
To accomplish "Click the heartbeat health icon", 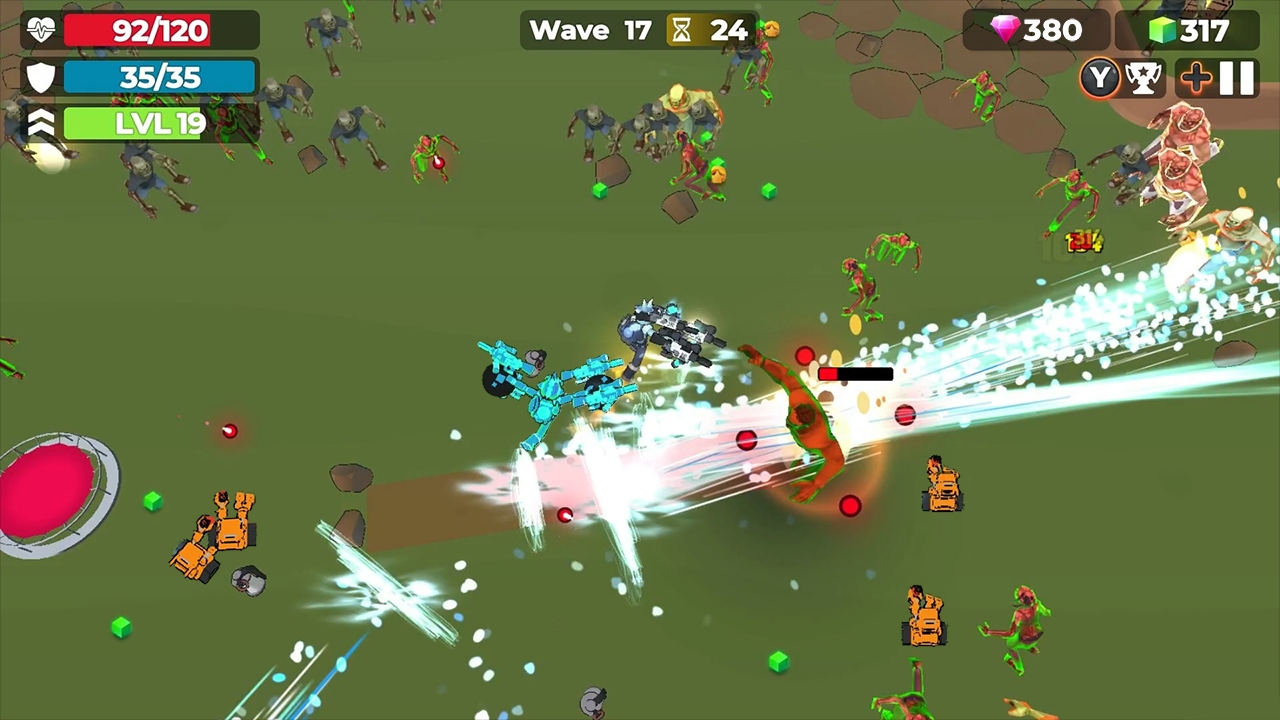I will click(39, 29).
